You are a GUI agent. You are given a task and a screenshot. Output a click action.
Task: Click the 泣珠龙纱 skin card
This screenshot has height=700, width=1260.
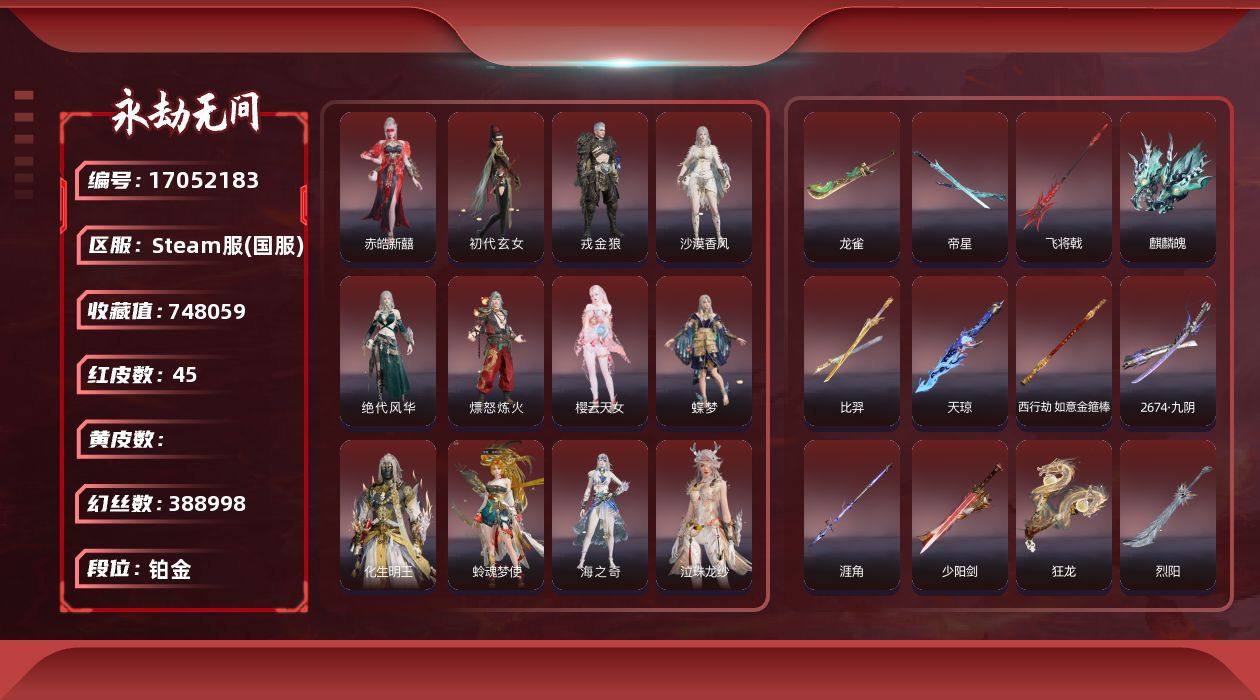tap(704, 514)
